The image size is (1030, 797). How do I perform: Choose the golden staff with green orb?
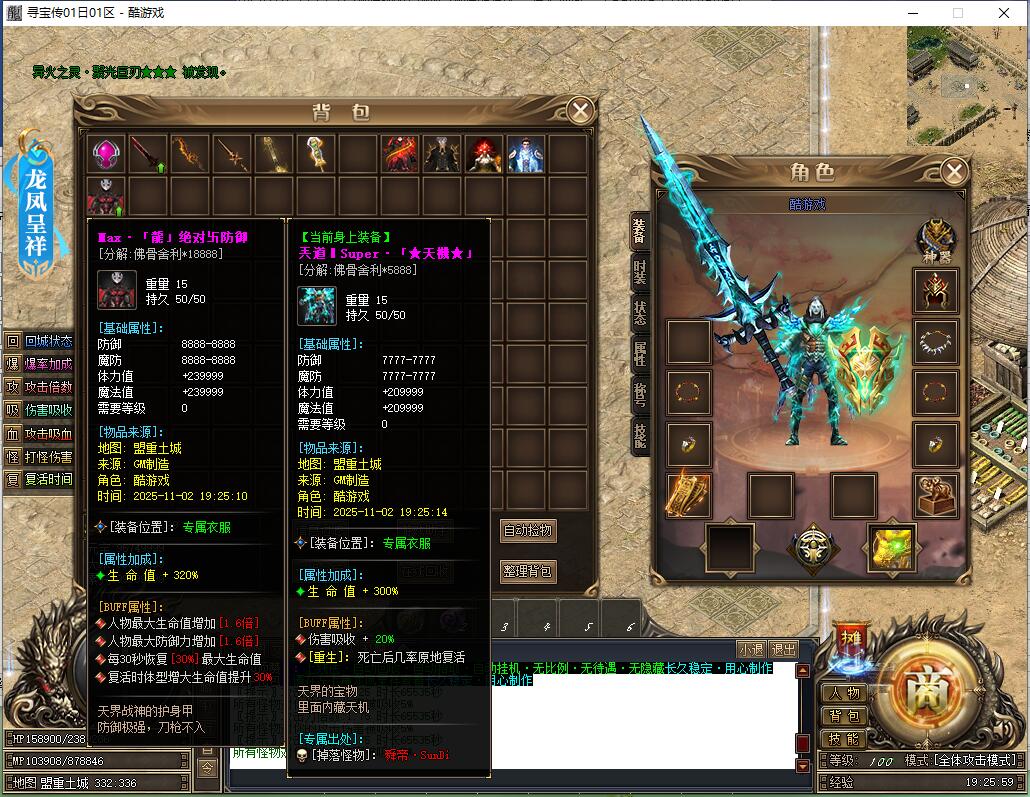[x=316, y=154]
